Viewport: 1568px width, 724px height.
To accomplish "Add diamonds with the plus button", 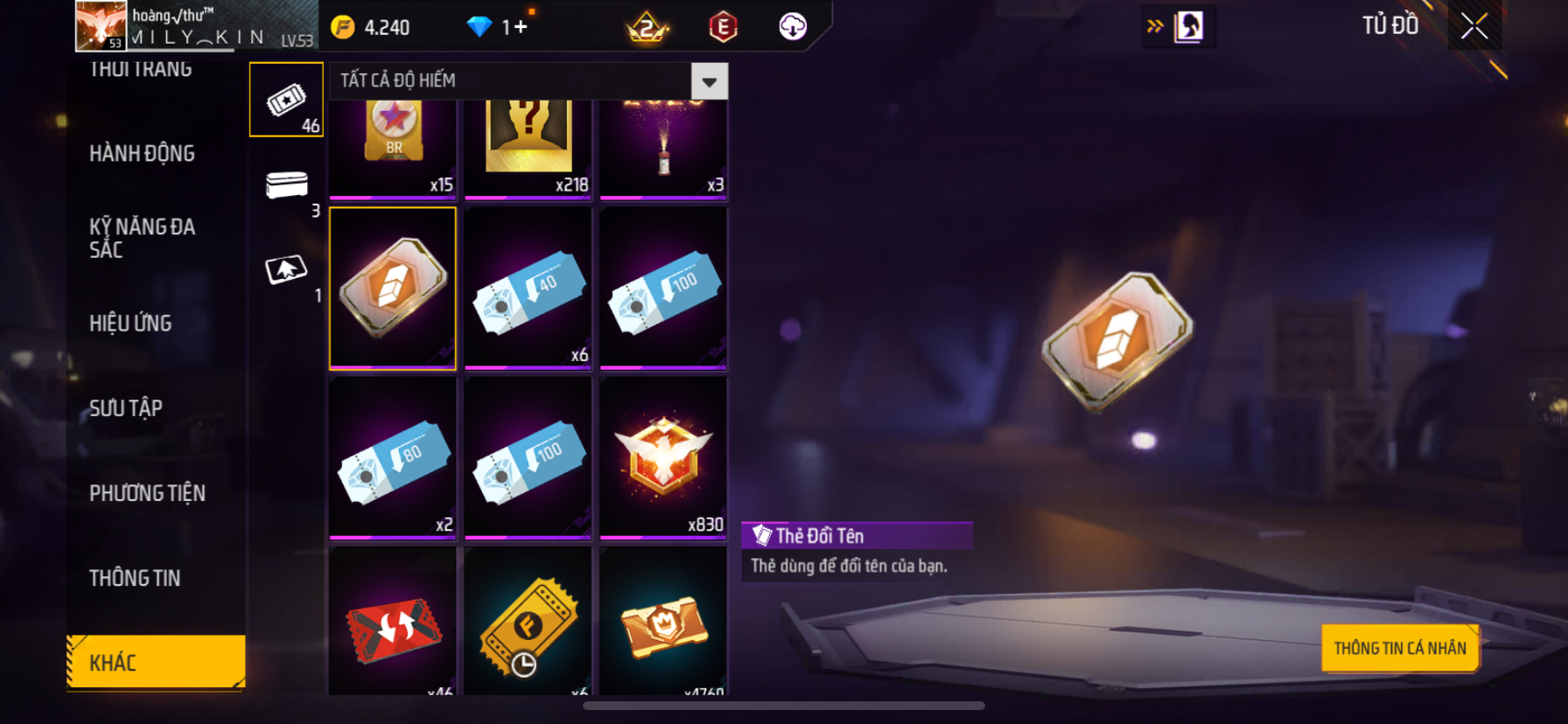I will 521,27.
